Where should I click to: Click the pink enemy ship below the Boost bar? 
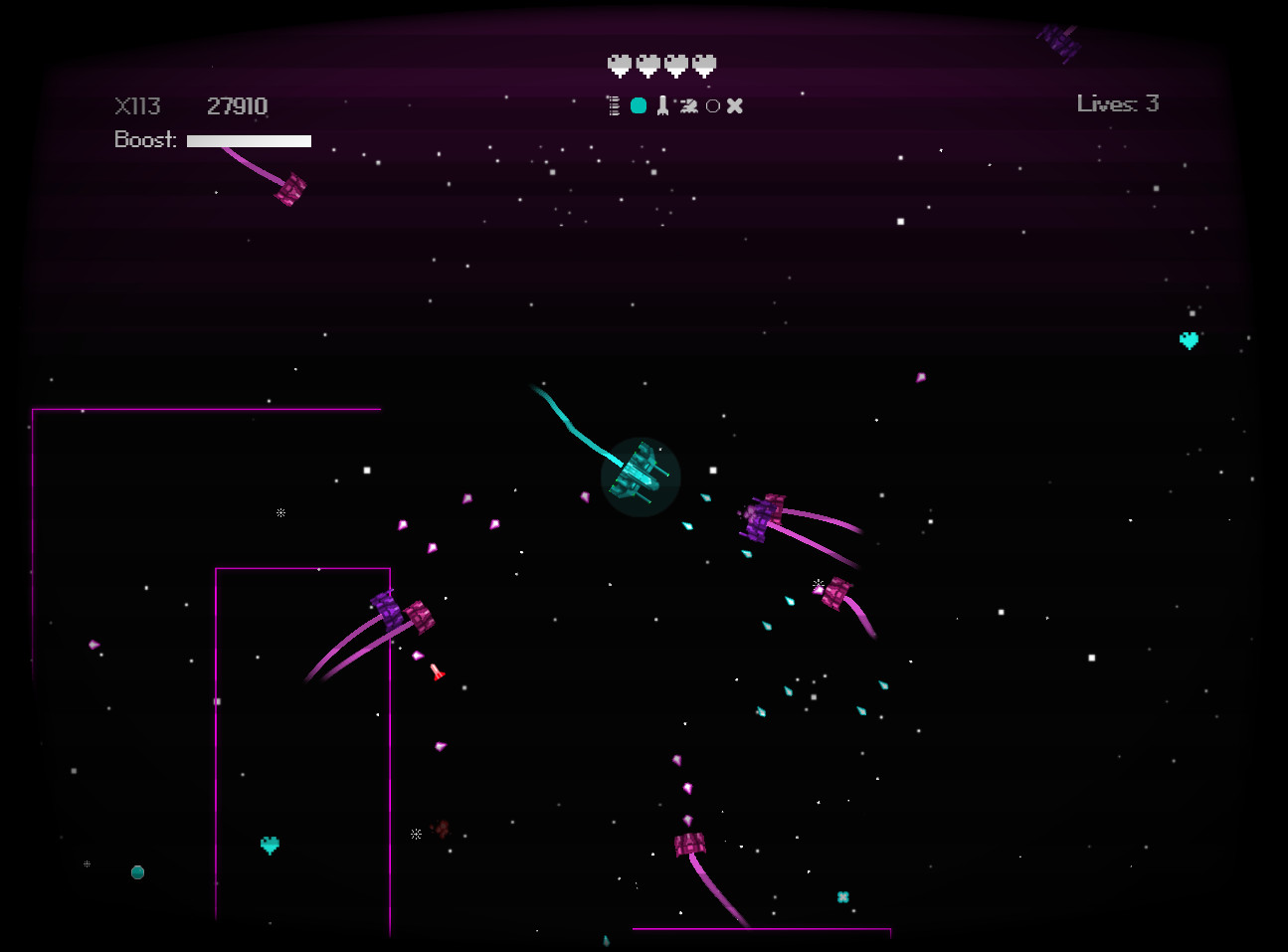289,189
